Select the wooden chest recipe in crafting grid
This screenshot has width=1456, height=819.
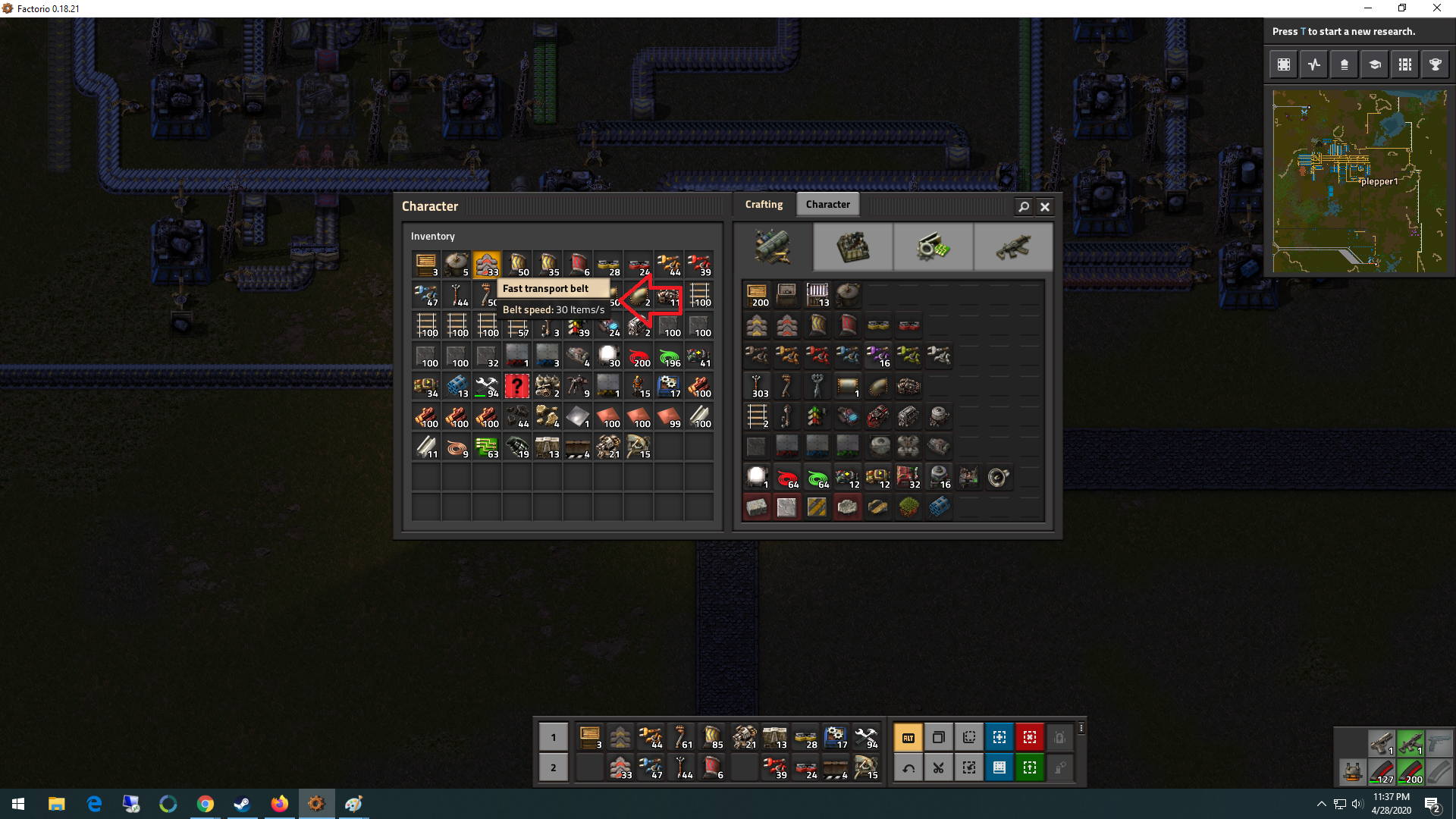[756, 295]
